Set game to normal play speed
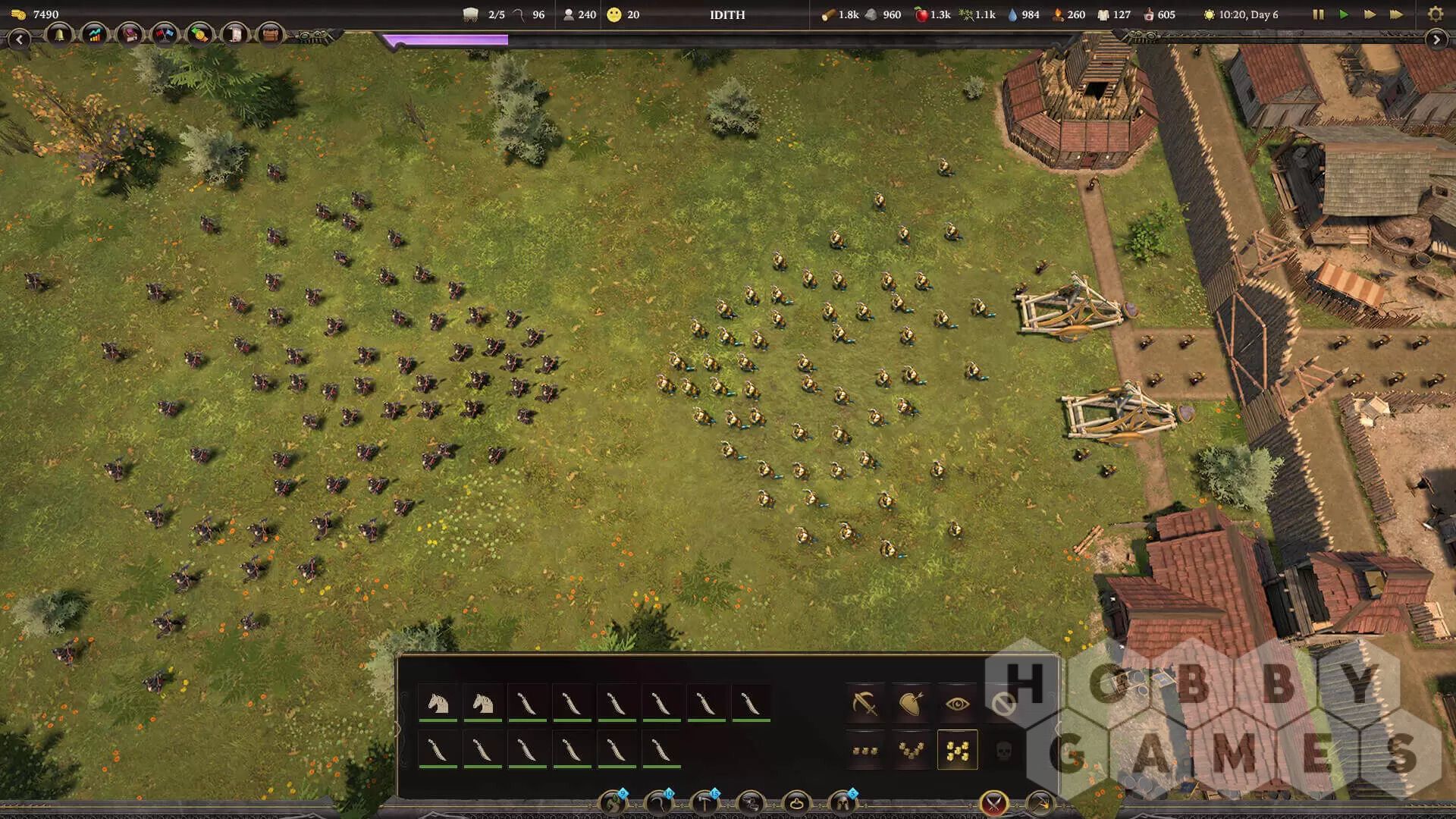Screen dimensions: 1456x819 point(1344,14)
